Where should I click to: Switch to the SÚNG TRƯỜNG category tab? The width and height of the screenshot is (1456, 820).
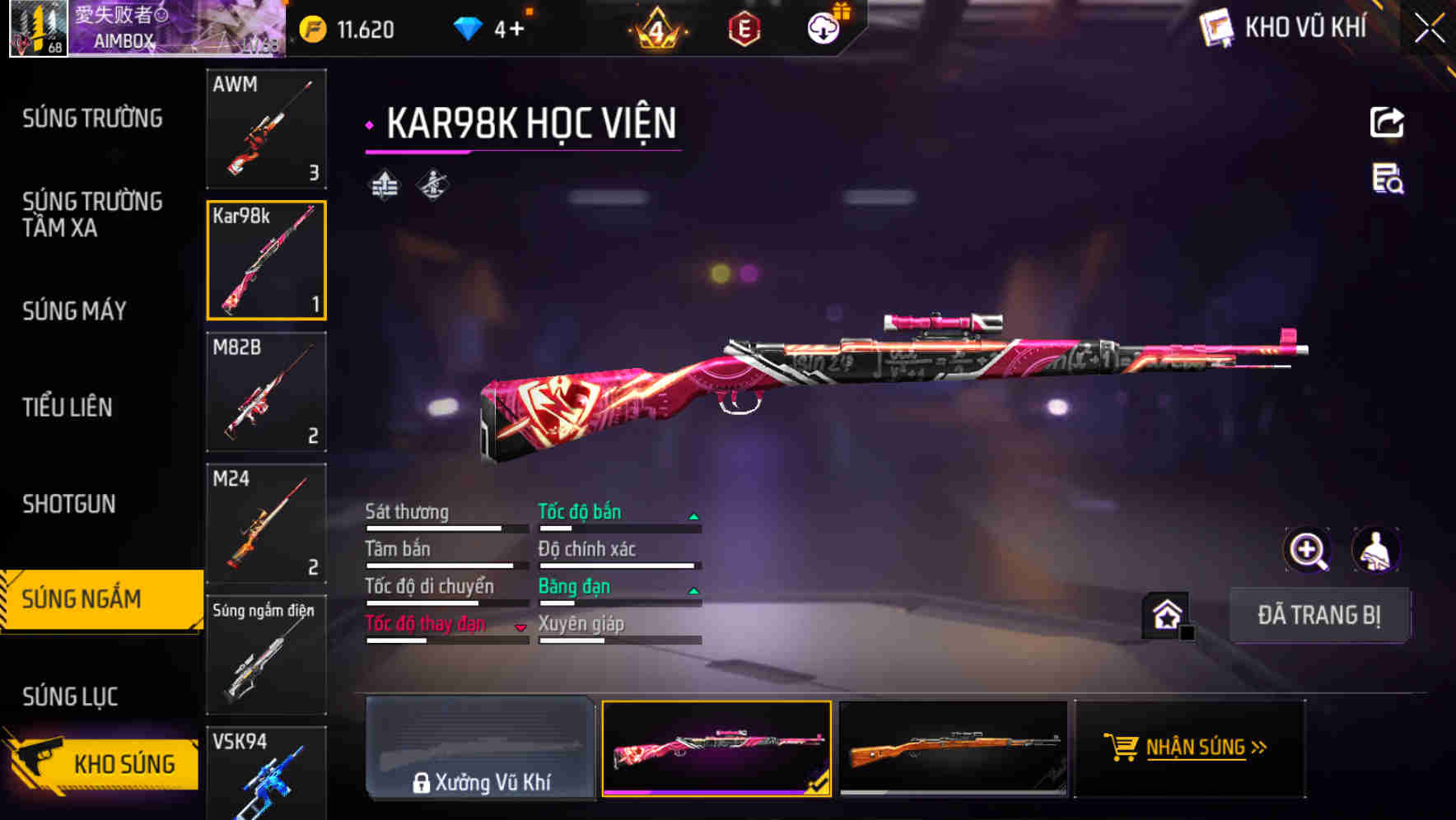tap(92, 118)
